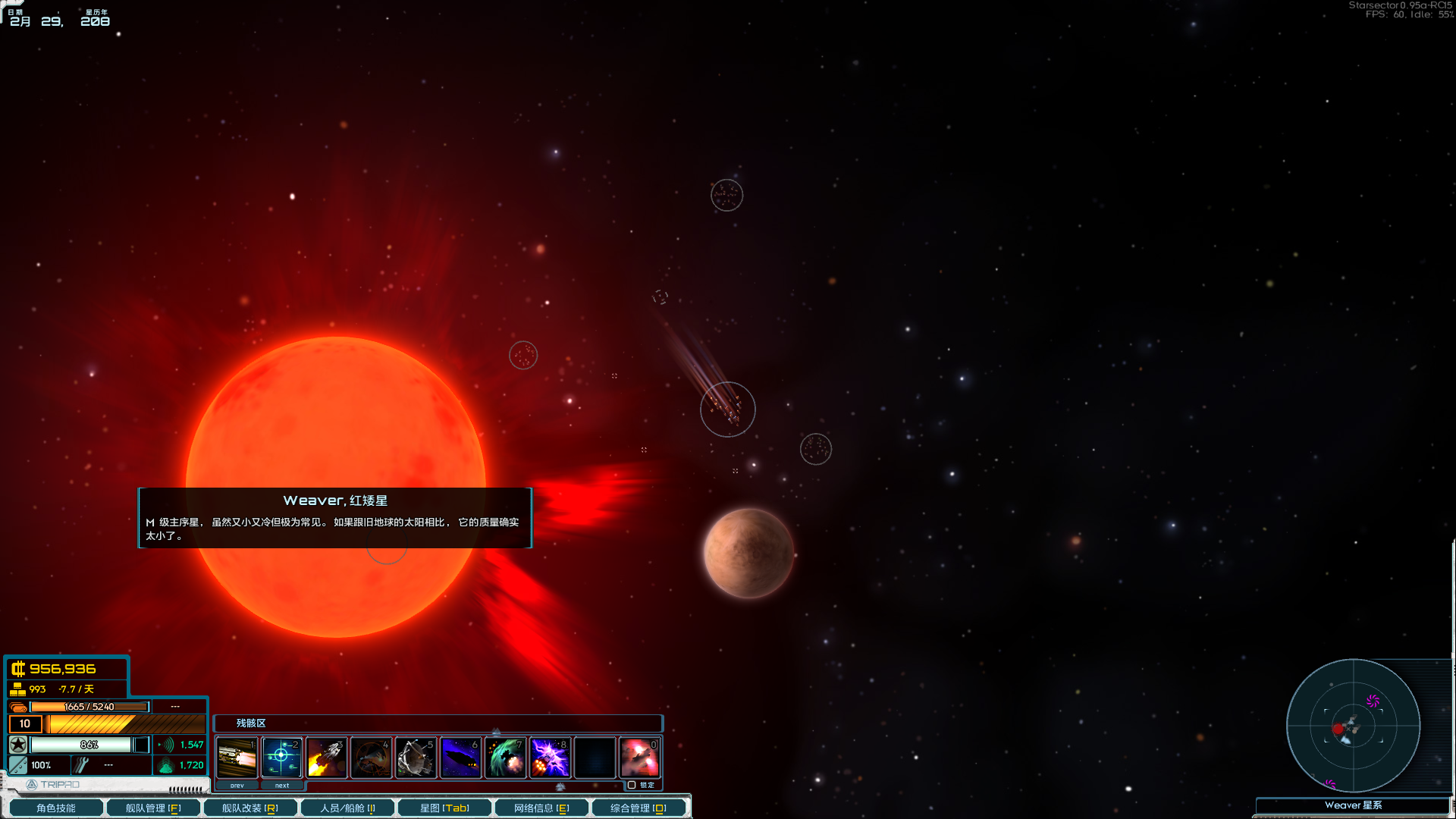The width and height of the screenshot is (1456, 819).
Task: Use the sensor dish scan ability in slot 5
Action: pyautogui.click(x=416, y=758)
